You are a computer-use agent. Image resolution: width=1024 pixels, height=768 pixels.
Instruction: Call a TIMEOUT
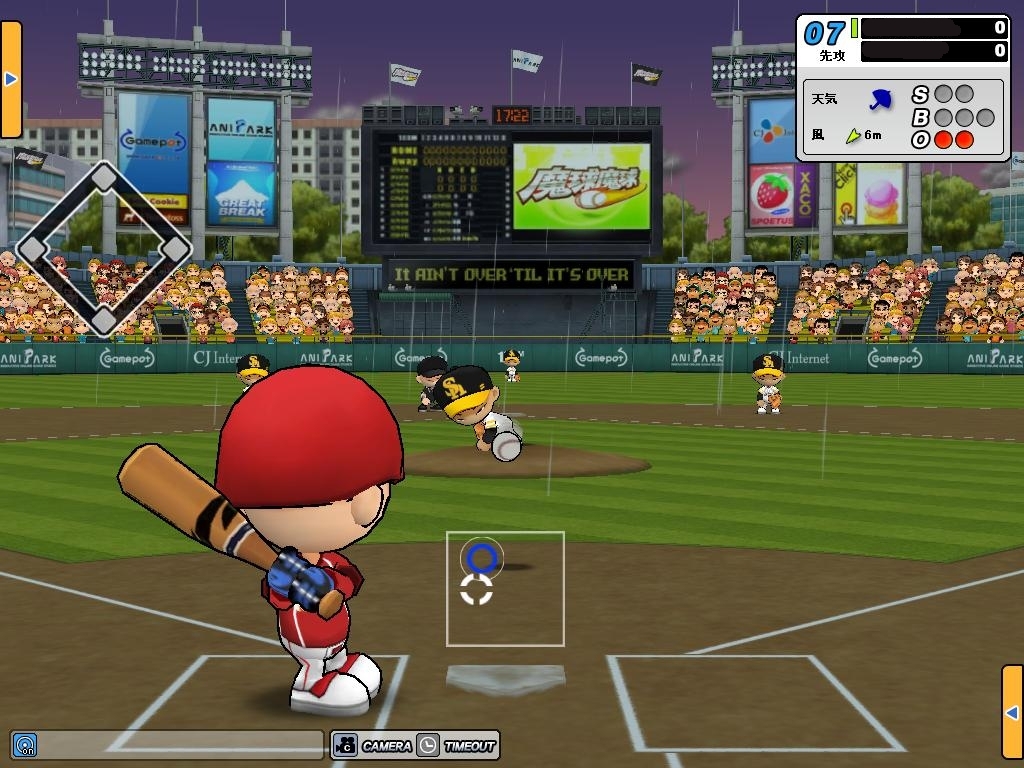457,745
